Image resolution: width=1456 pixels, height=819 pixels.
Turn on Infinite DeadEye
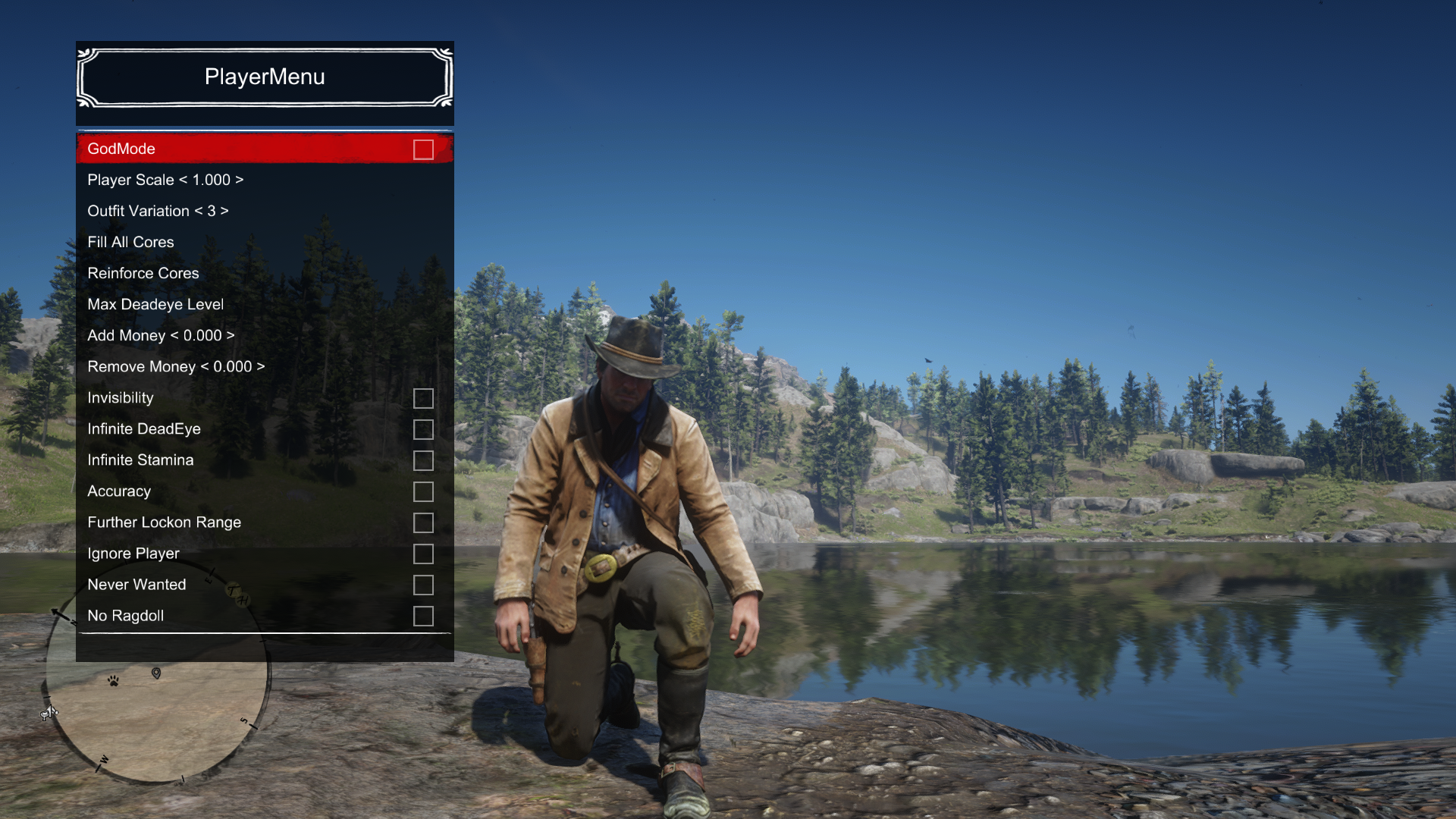pos(423,429)
